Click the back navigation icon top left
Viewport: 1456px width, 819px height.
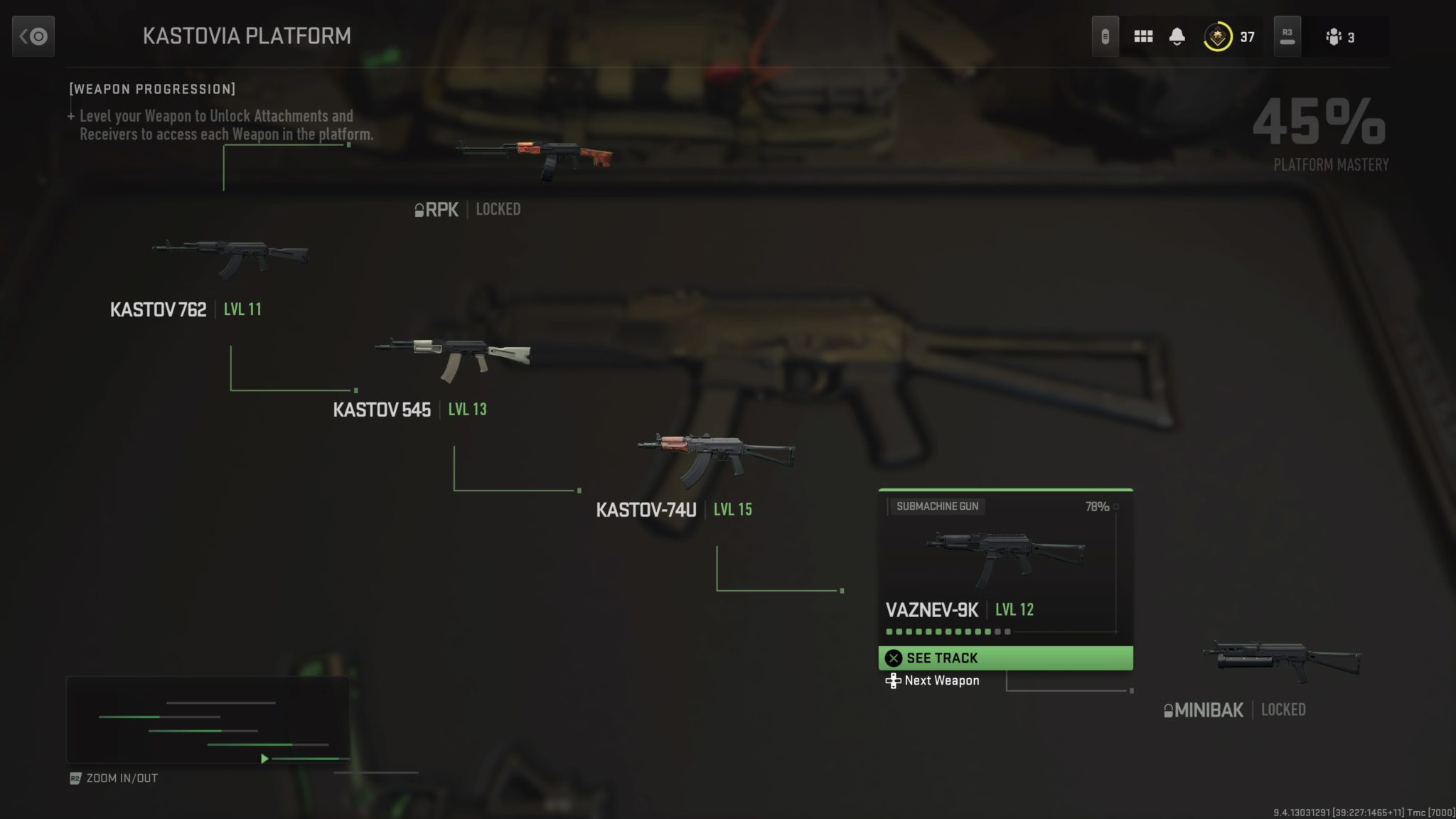33,36
